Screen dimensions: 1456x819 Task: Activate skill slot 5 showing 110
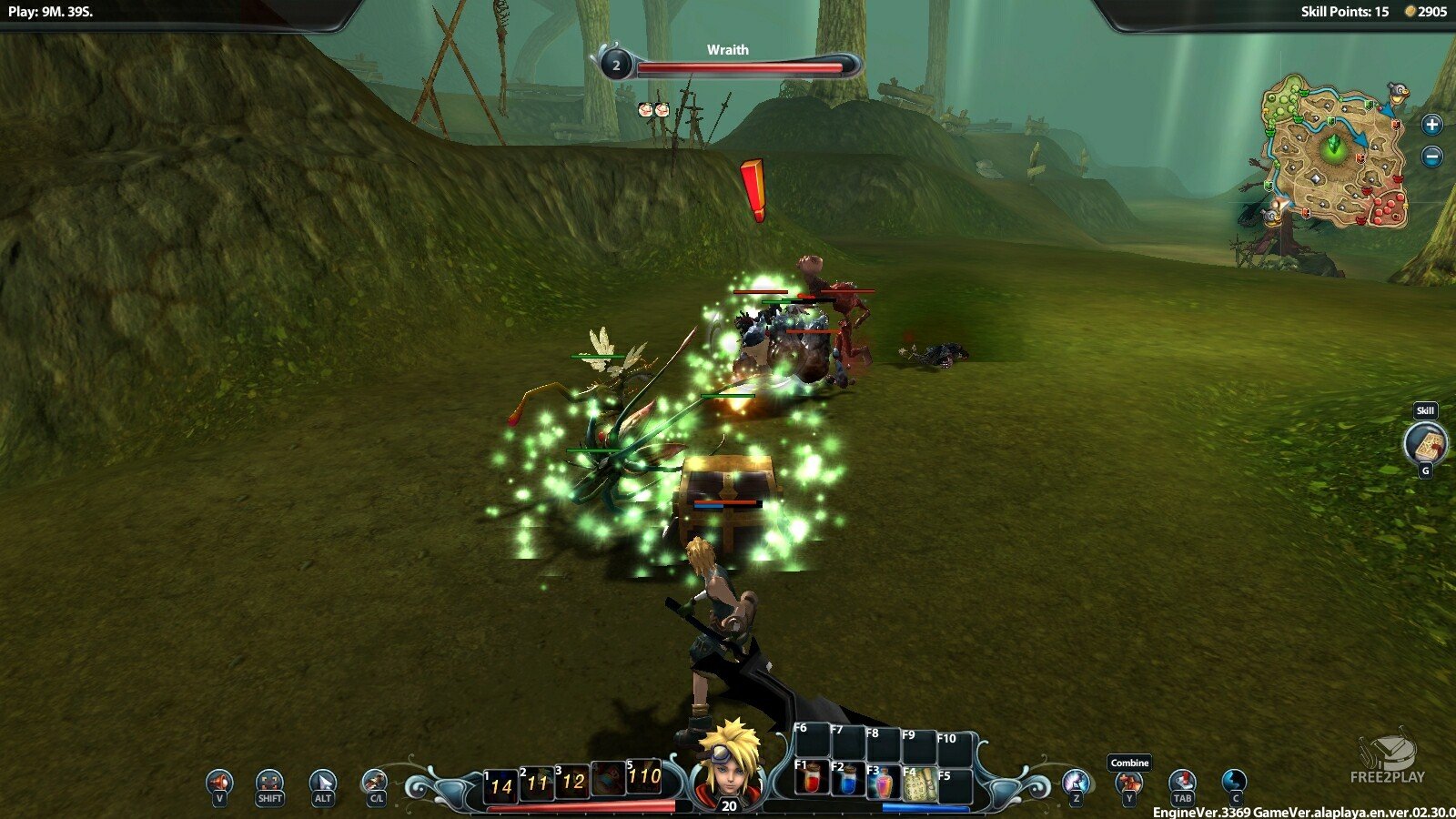[644, 776]
